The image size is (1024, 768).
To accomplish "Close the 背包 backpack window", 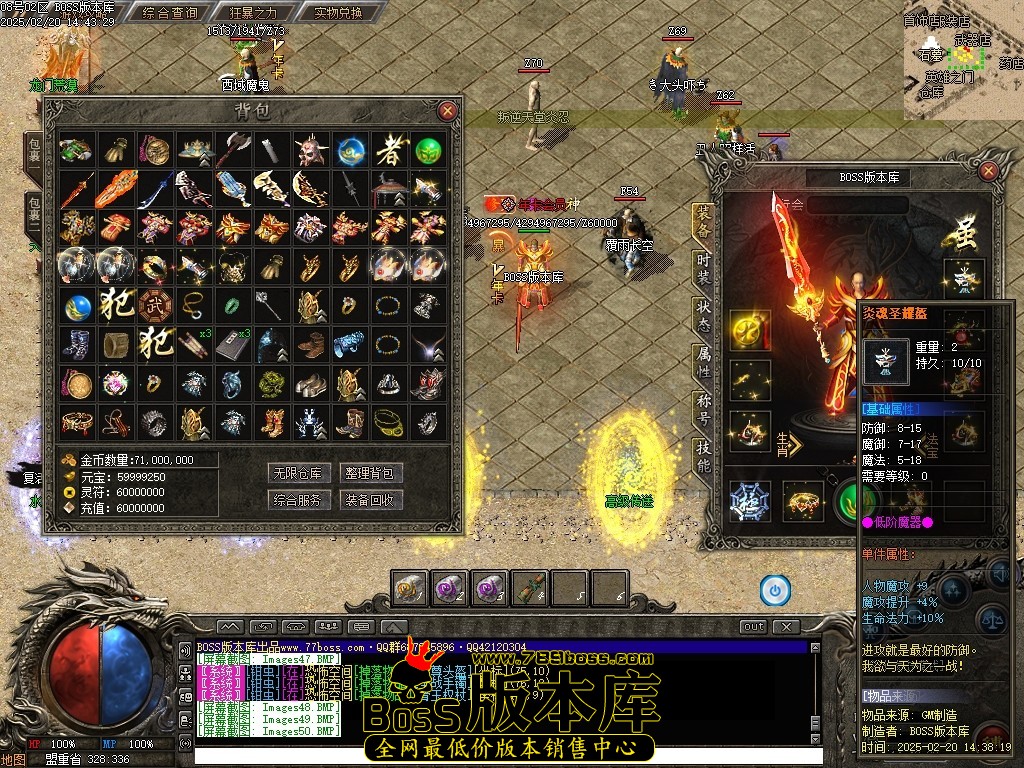I will click(x=447, y=110).
